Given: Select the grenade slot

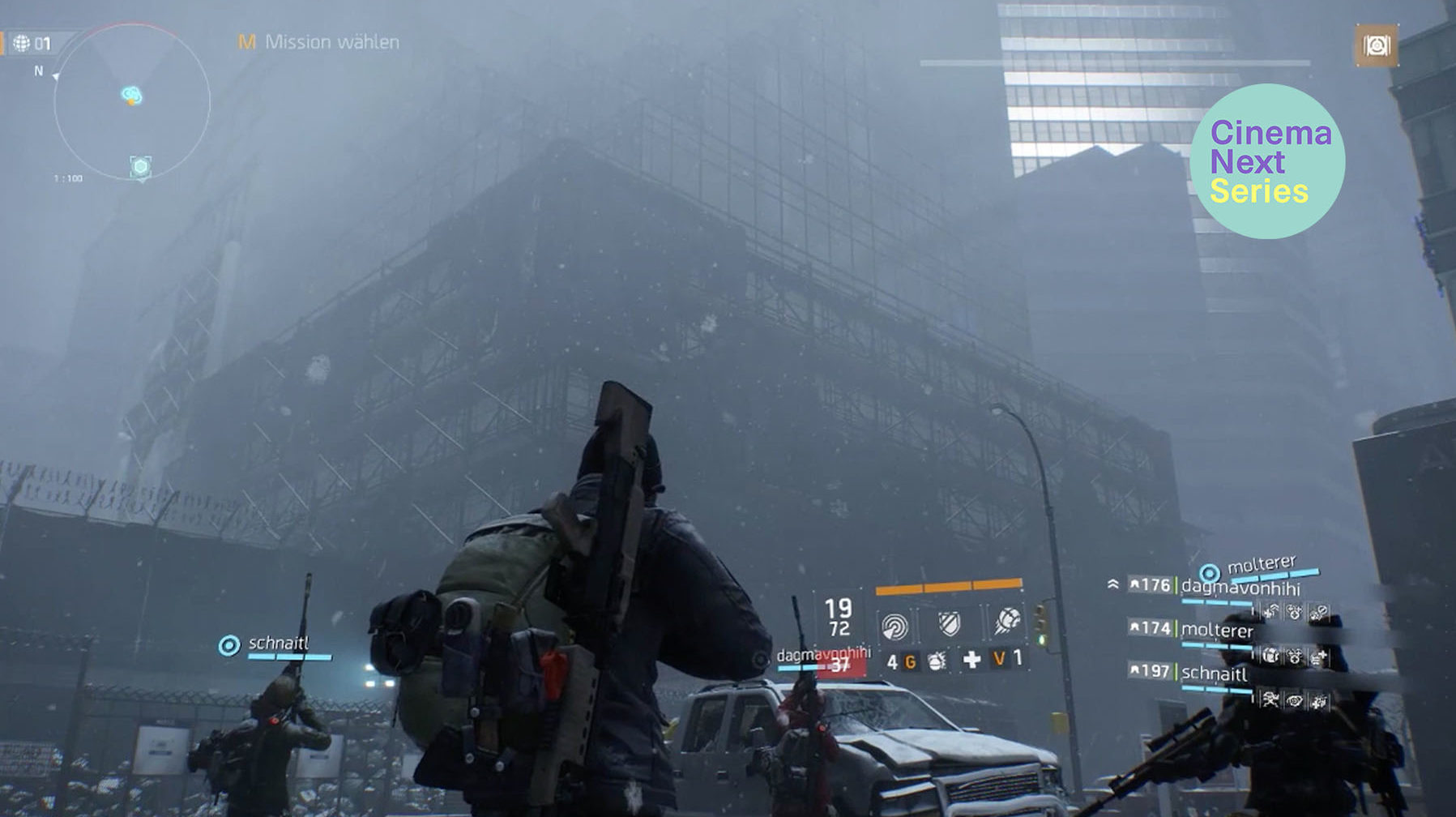Looking at the screenshot, I should [937, 661].
